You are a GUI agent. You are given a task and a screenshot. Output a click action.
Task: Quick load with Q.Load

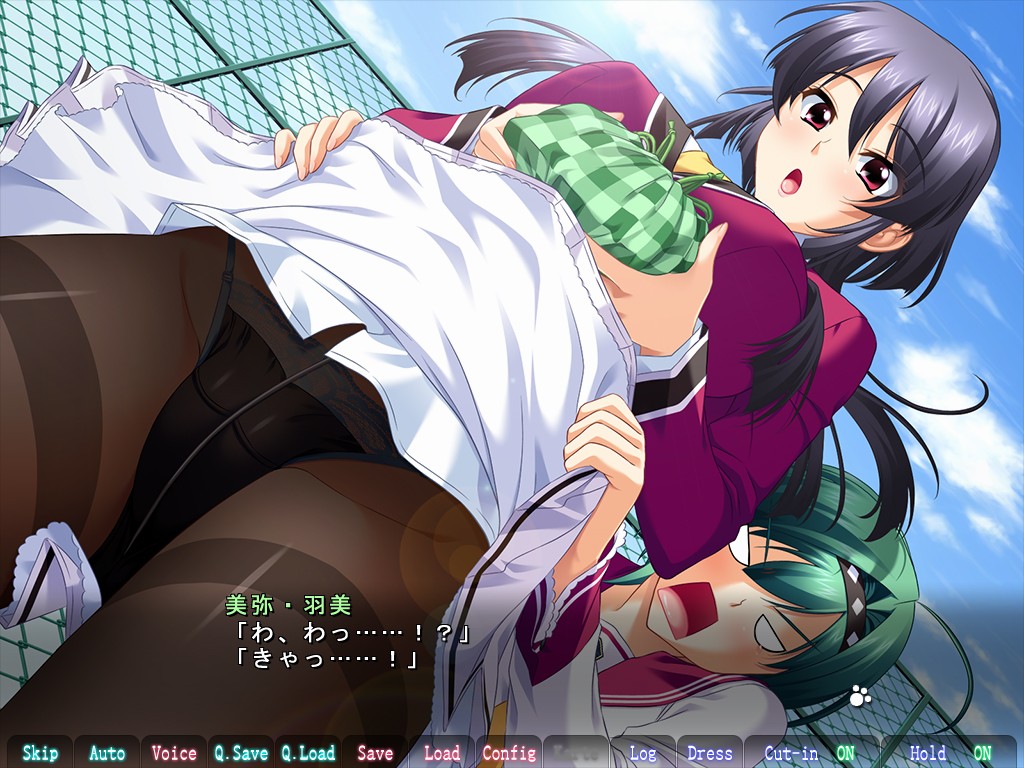(307, 753)
